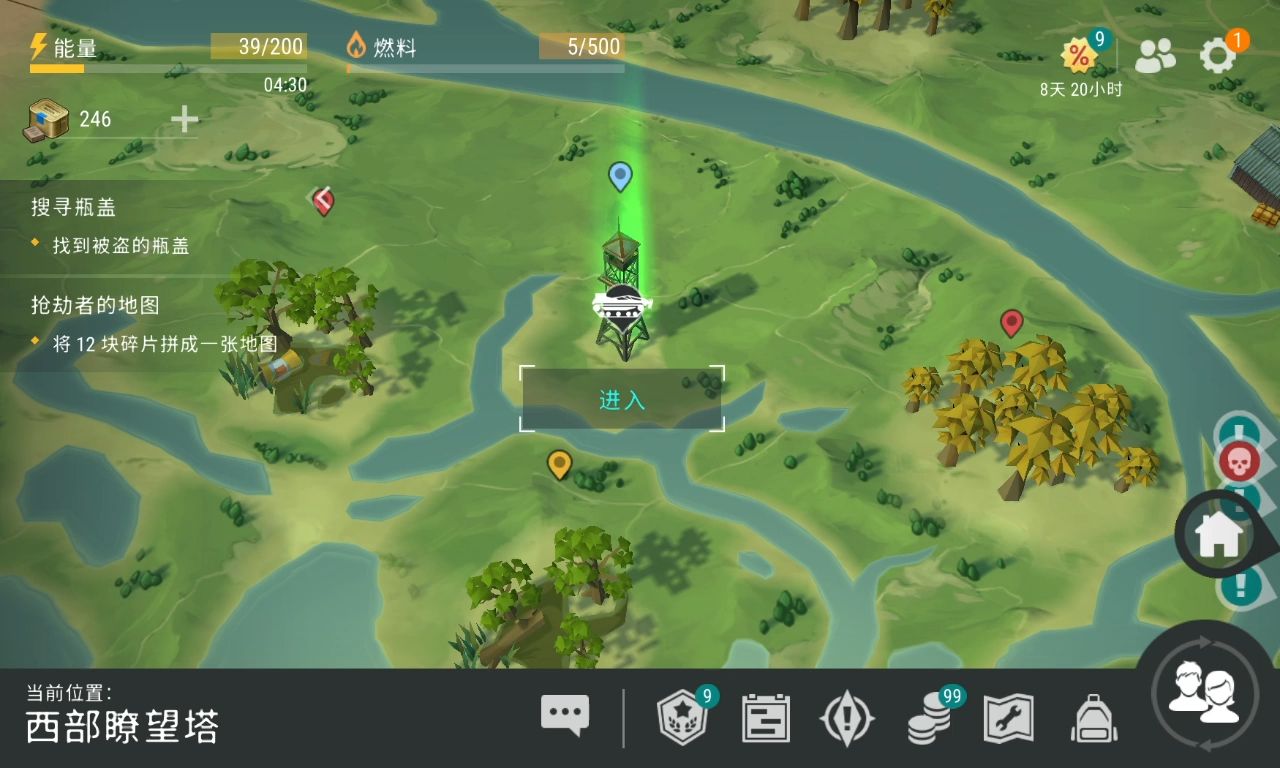1280x768 pixels.
Task: Select the red skull marker
Action: pyautogui.click(x=1237, y=461)
